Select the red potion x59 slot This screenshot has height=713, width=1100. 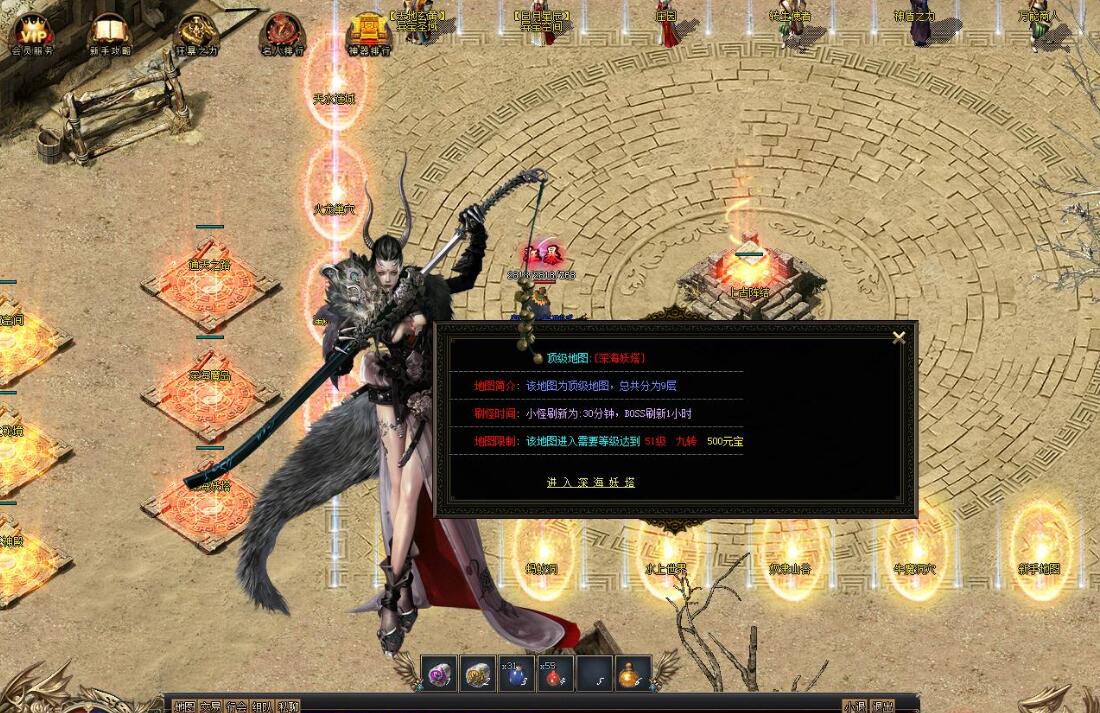coord(556,673)
